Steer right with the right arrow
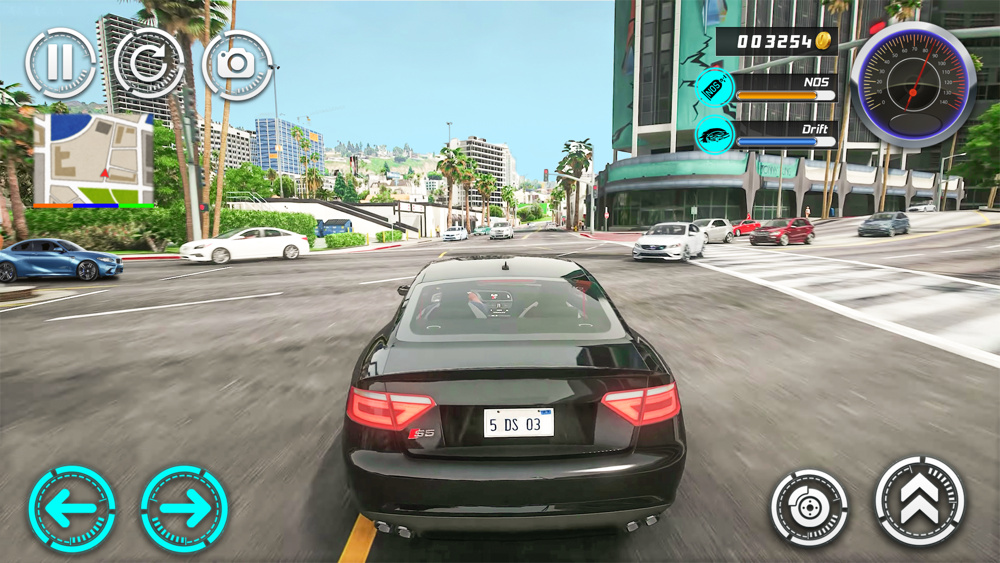This screenshot has height=563, width=1000. 184,508
